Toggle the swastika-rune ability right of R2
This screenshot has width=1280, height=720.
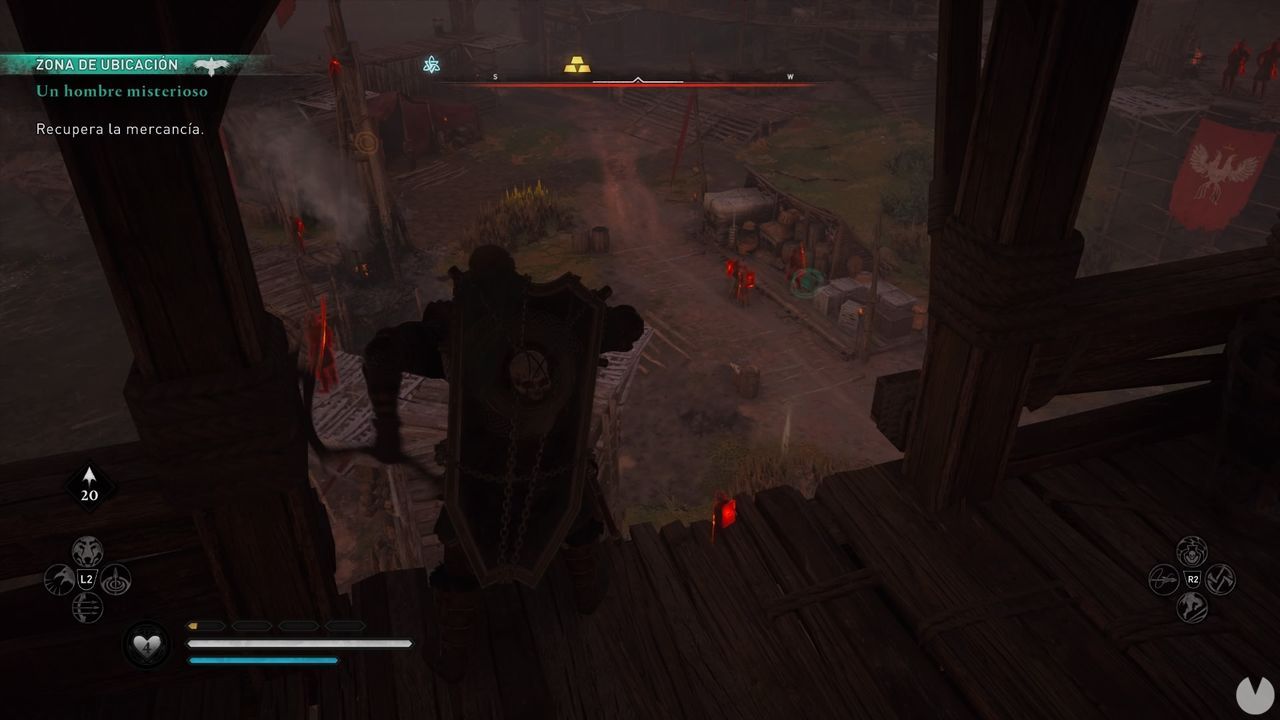point(1221,579)
